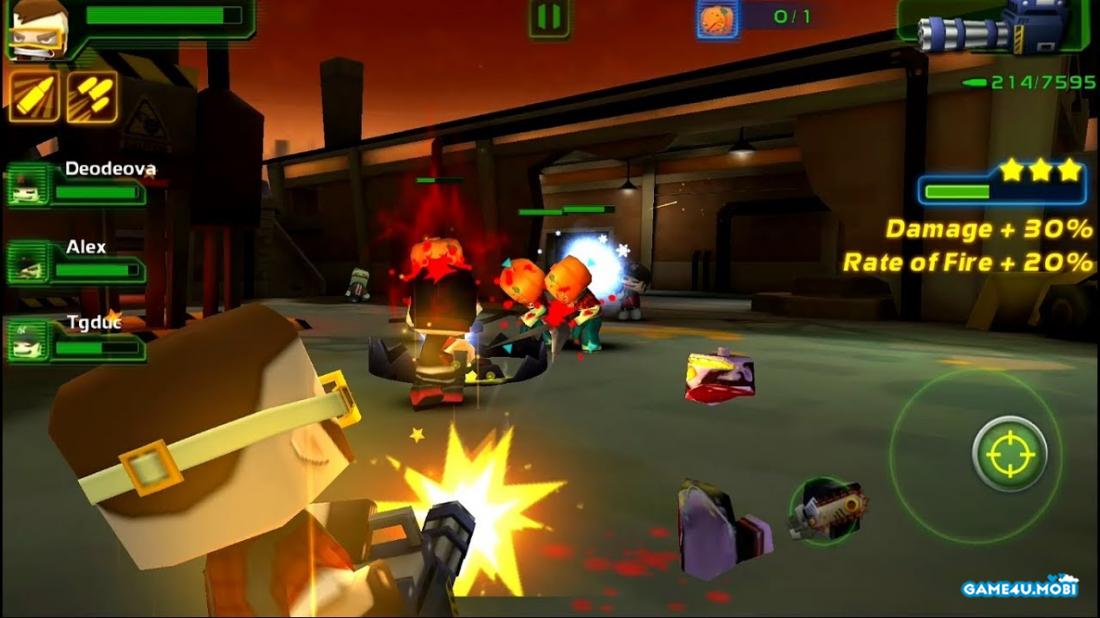Activate the single bullet ammo boost

34,96
